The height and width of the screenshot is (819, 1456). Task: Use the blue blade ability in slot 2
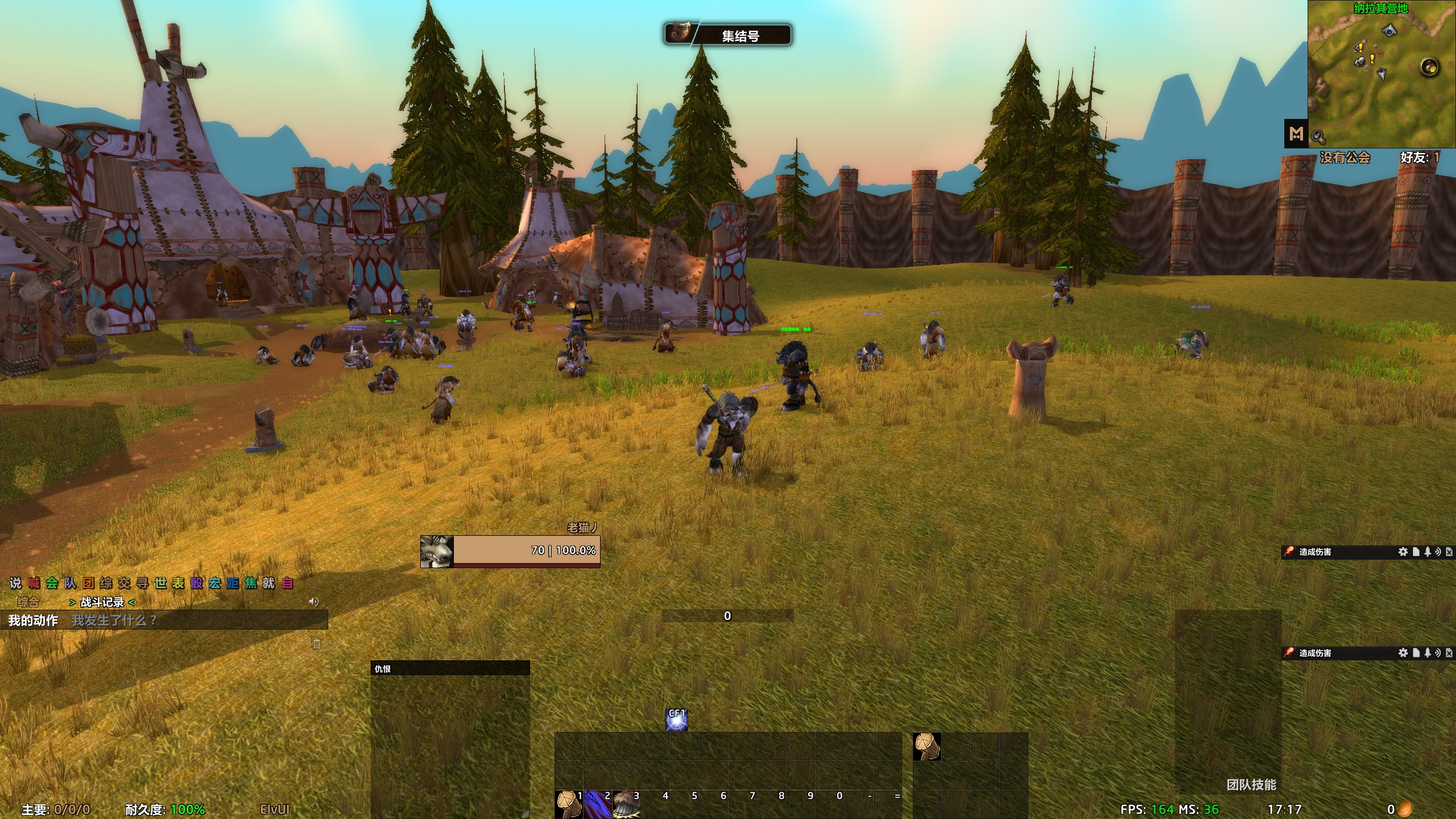597,804
